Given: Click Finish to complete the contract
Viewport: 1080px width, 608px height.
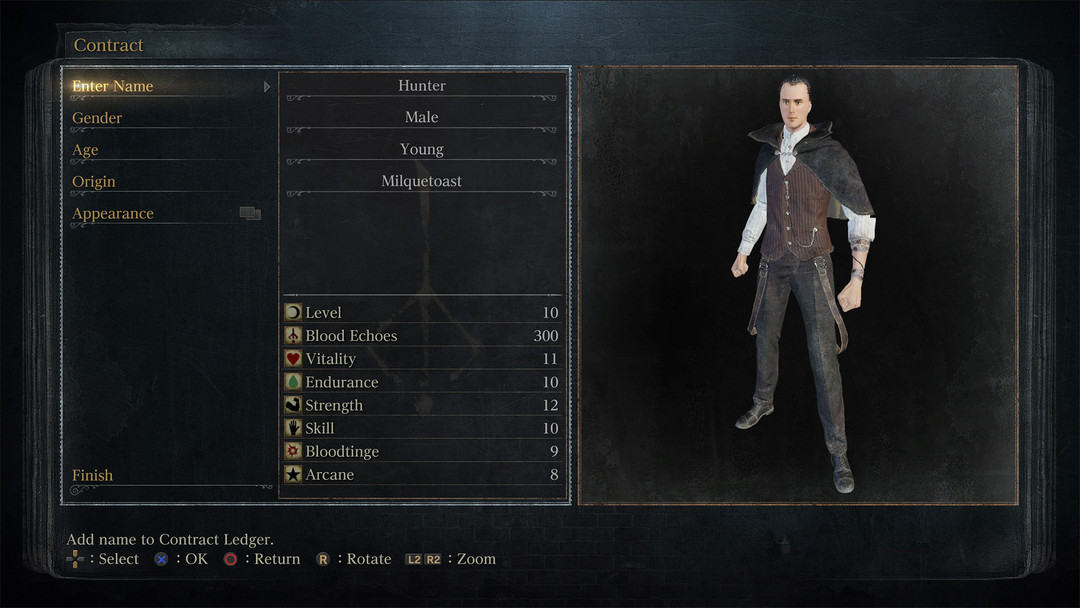Looking at the screenshot, I should click(93, 476).
